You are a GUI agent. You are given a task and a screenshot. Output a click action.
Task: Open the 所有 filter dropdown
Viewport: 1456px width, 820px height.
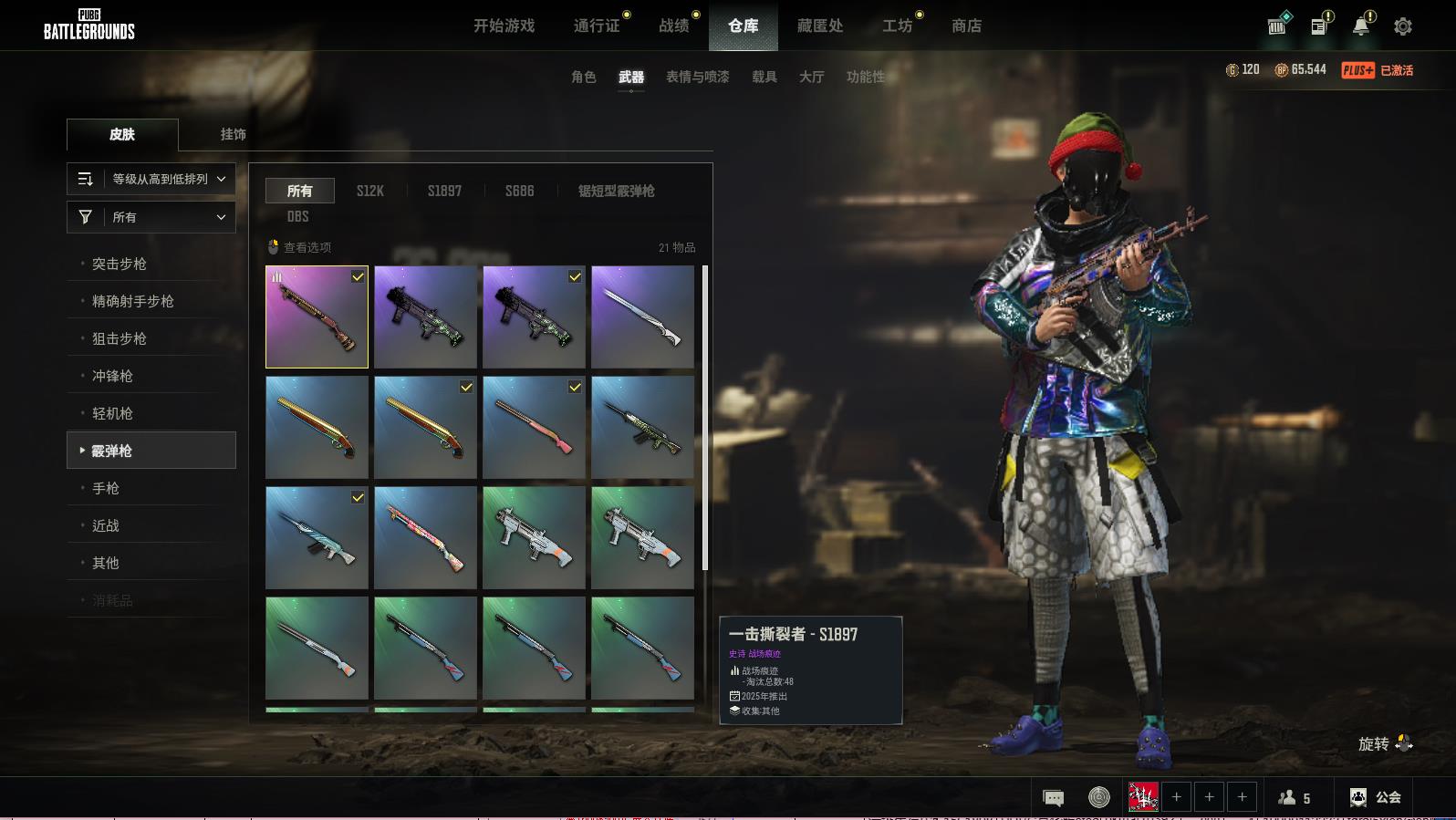click(x=151, y=217)
